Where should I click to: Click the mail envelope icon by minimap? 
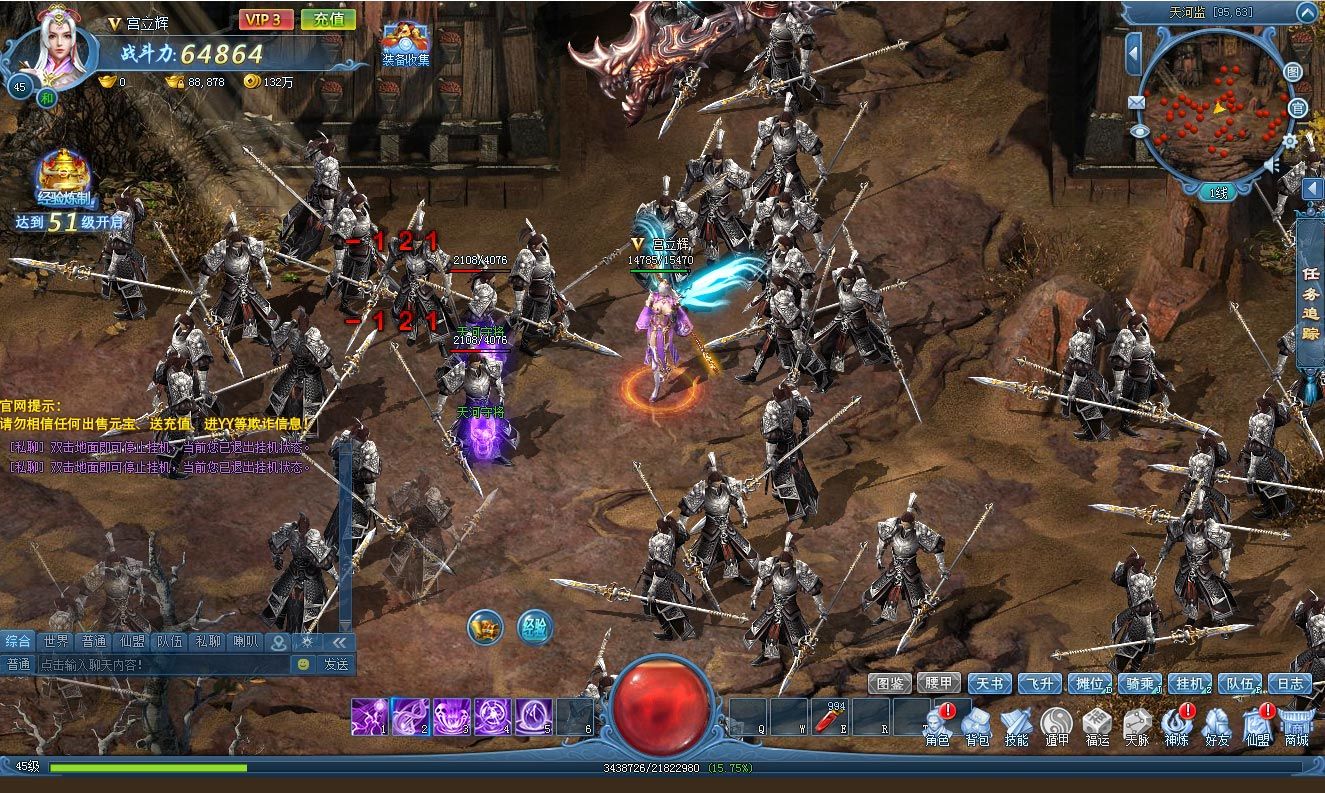[x=1137, y=102]
